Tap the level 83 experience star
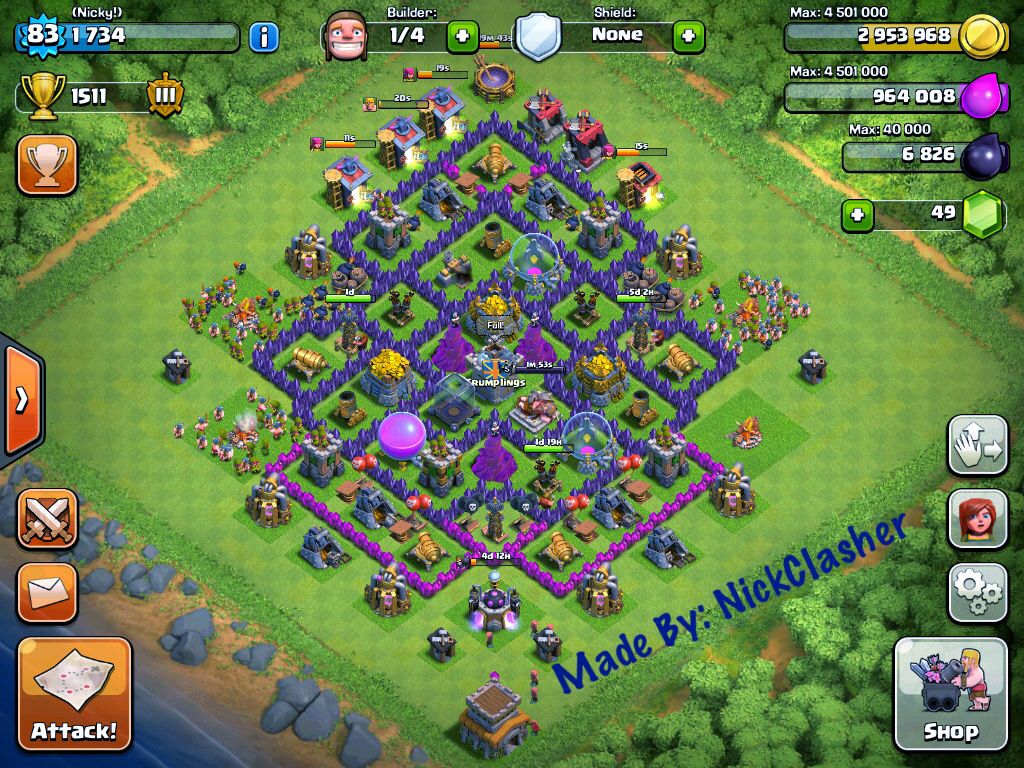1024x768 pixels. coord(41,36)
